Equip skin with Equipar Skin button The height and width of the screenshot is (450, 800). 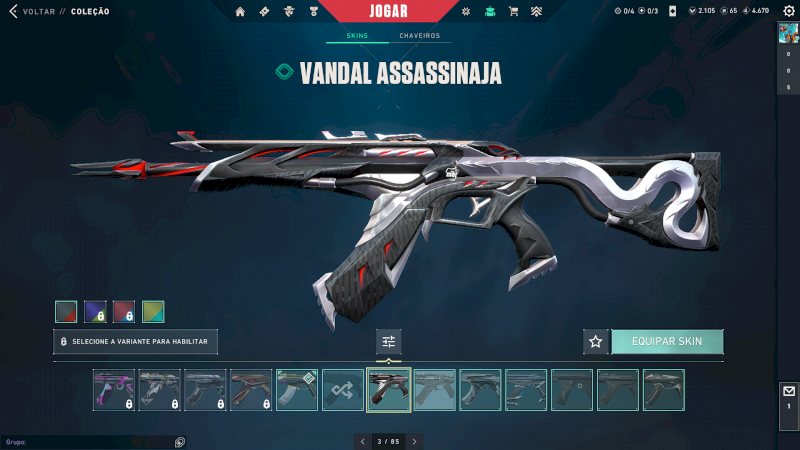point(667,342)
